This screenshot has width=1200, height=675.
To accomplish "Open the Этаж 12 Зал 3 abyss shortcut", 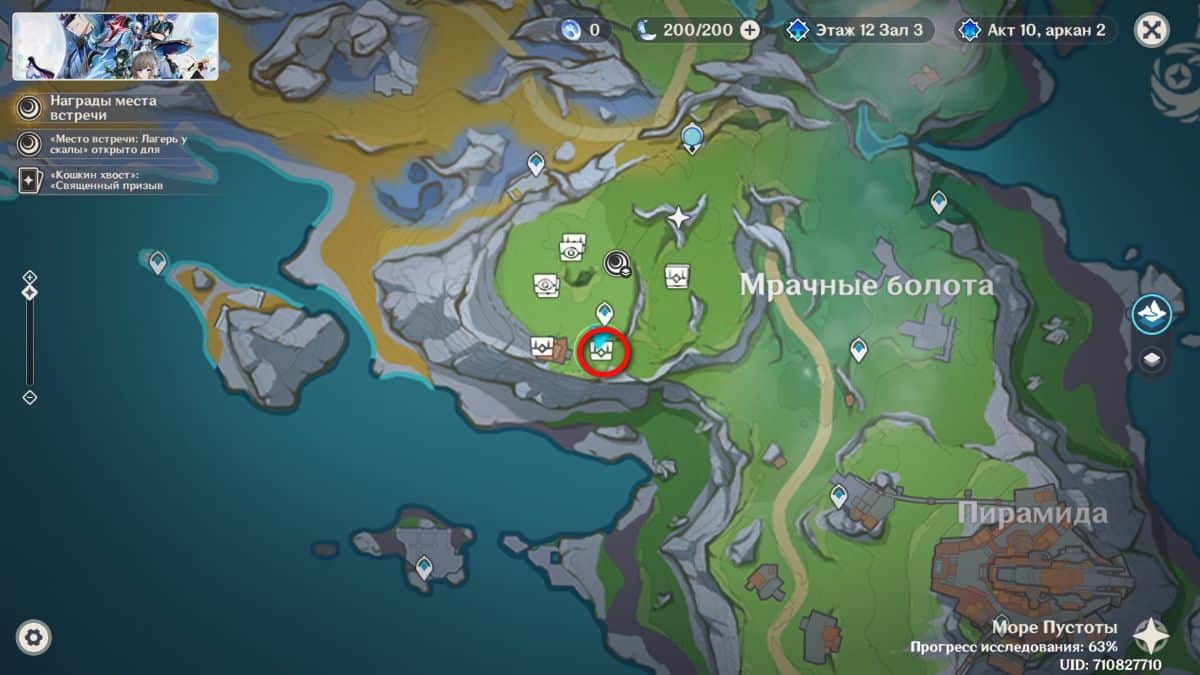I will pyautogui.click(x=860, y=30).
